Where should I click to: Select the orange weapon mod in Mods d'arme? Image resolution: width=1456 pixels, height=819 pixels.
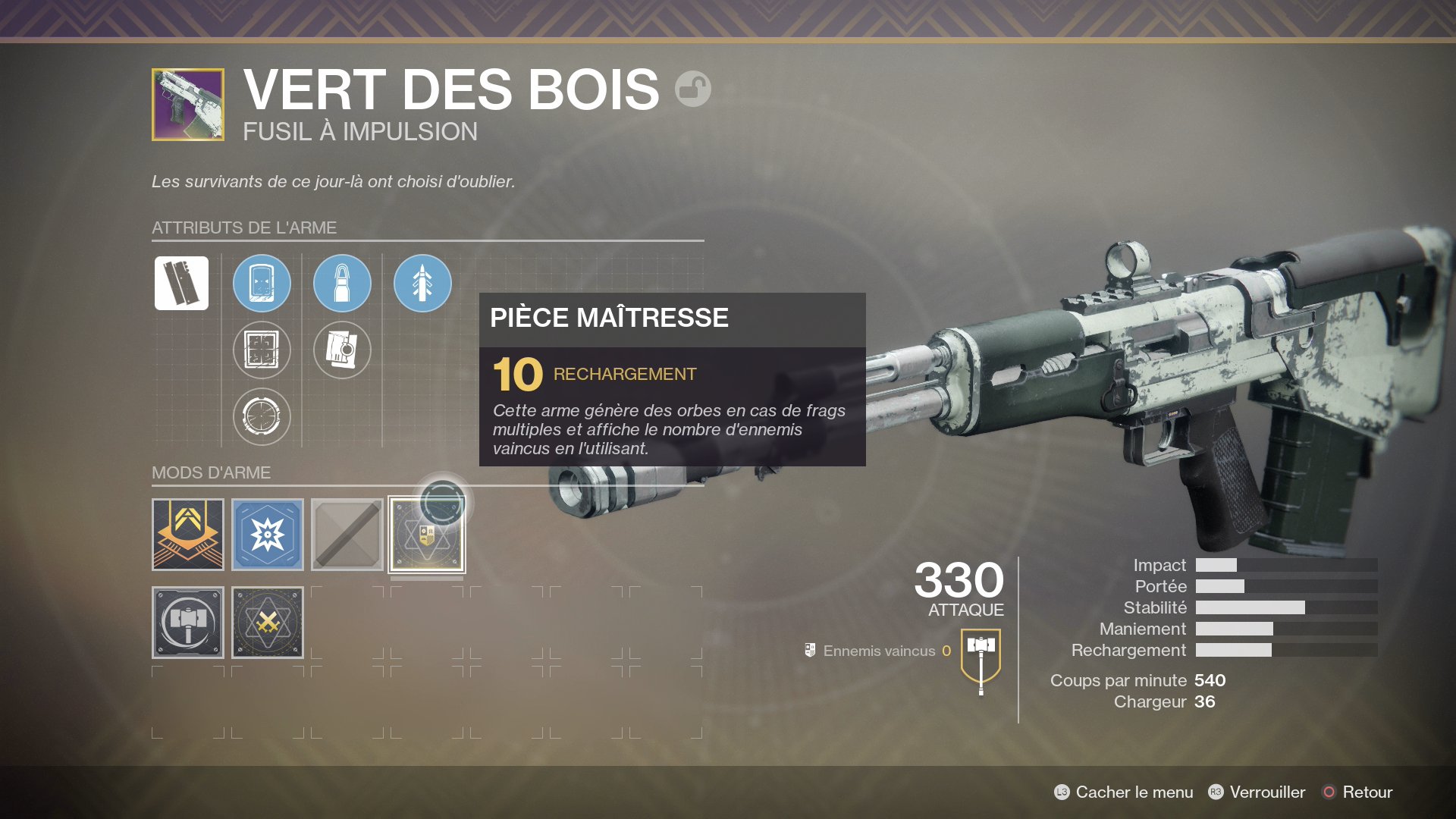(187, 534)
